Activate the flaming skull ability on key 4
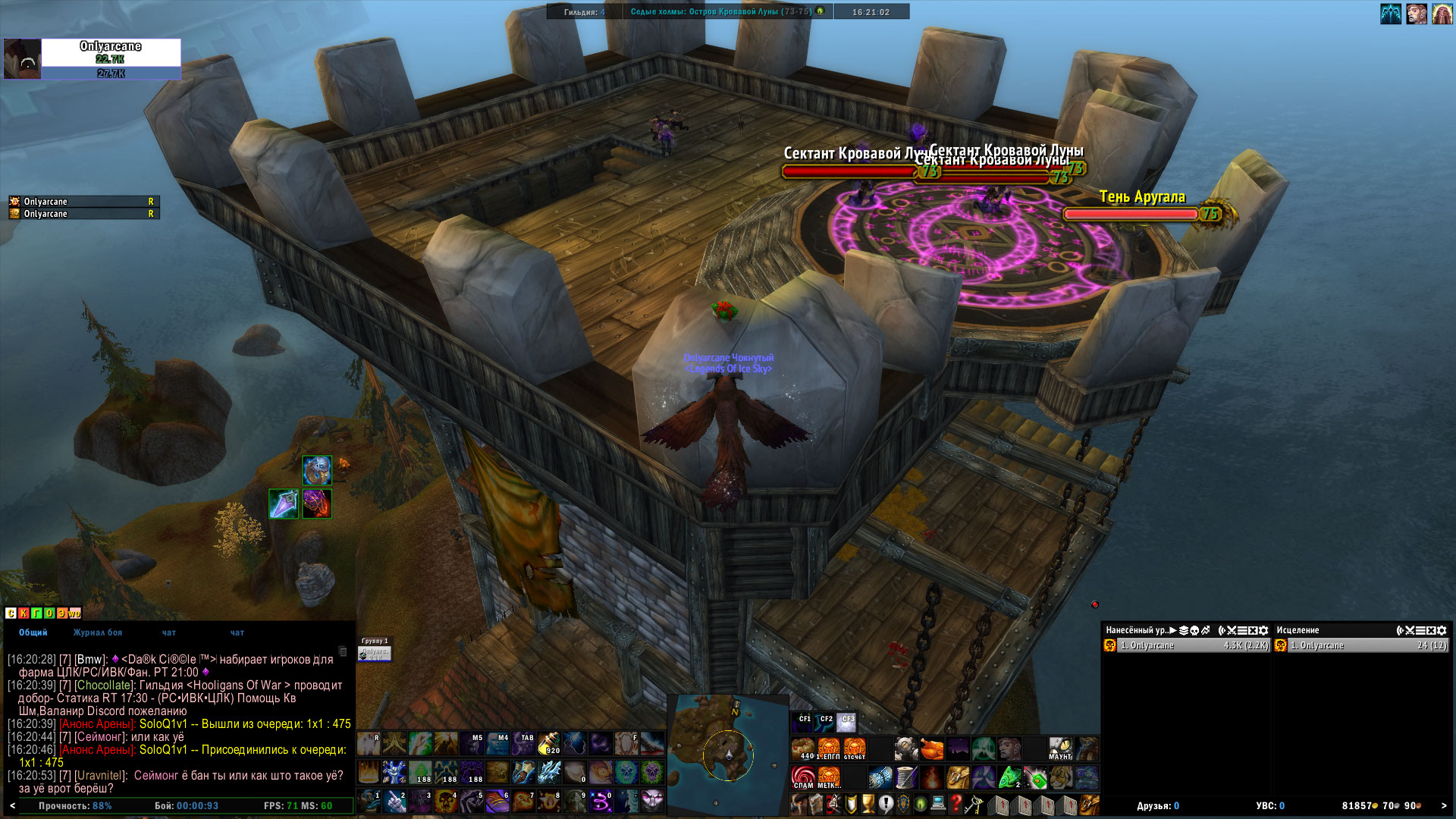The width and height of the screenshot is (1456, 819). [446, 802]
